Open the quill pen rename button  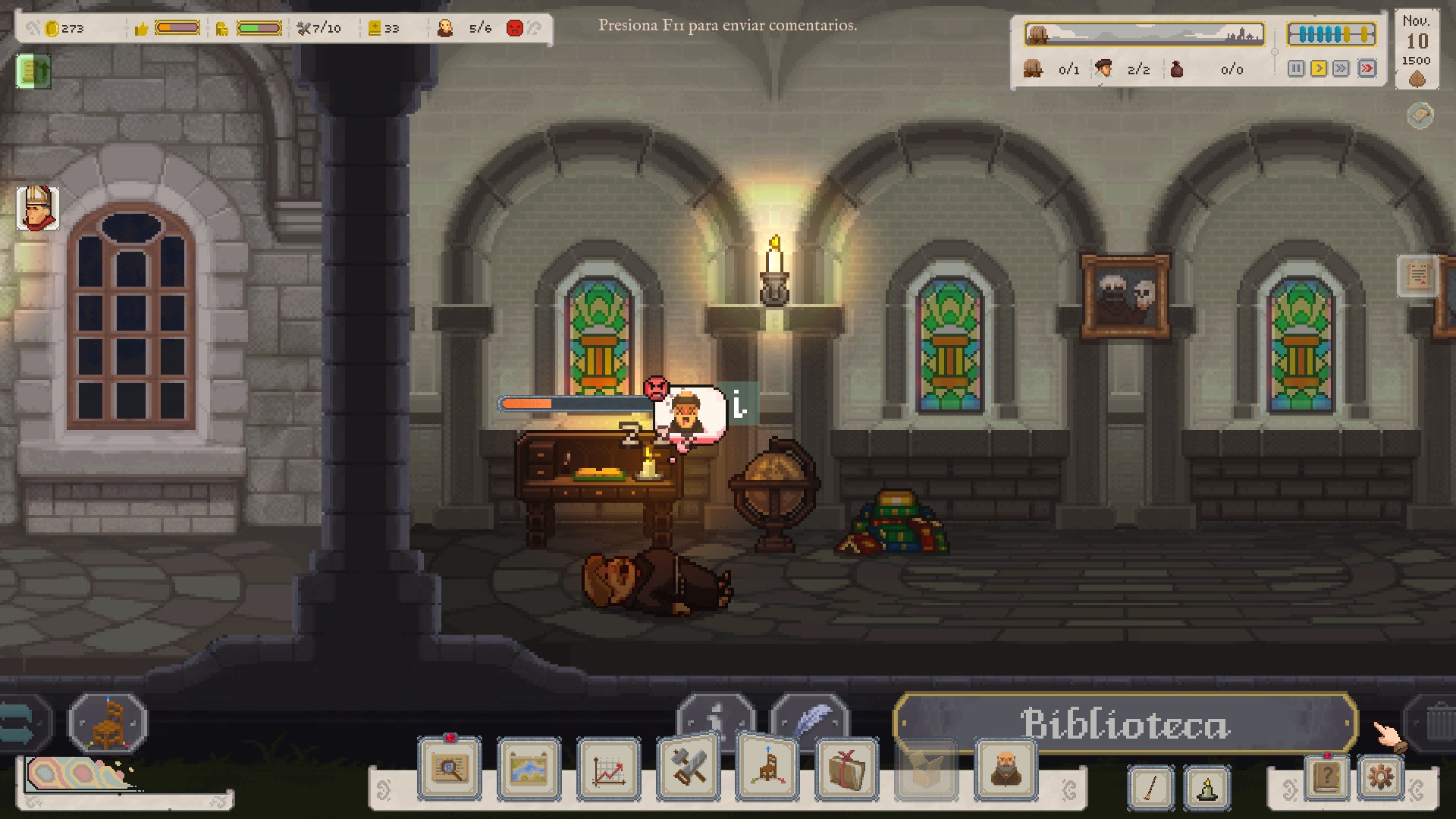(811, 719)
